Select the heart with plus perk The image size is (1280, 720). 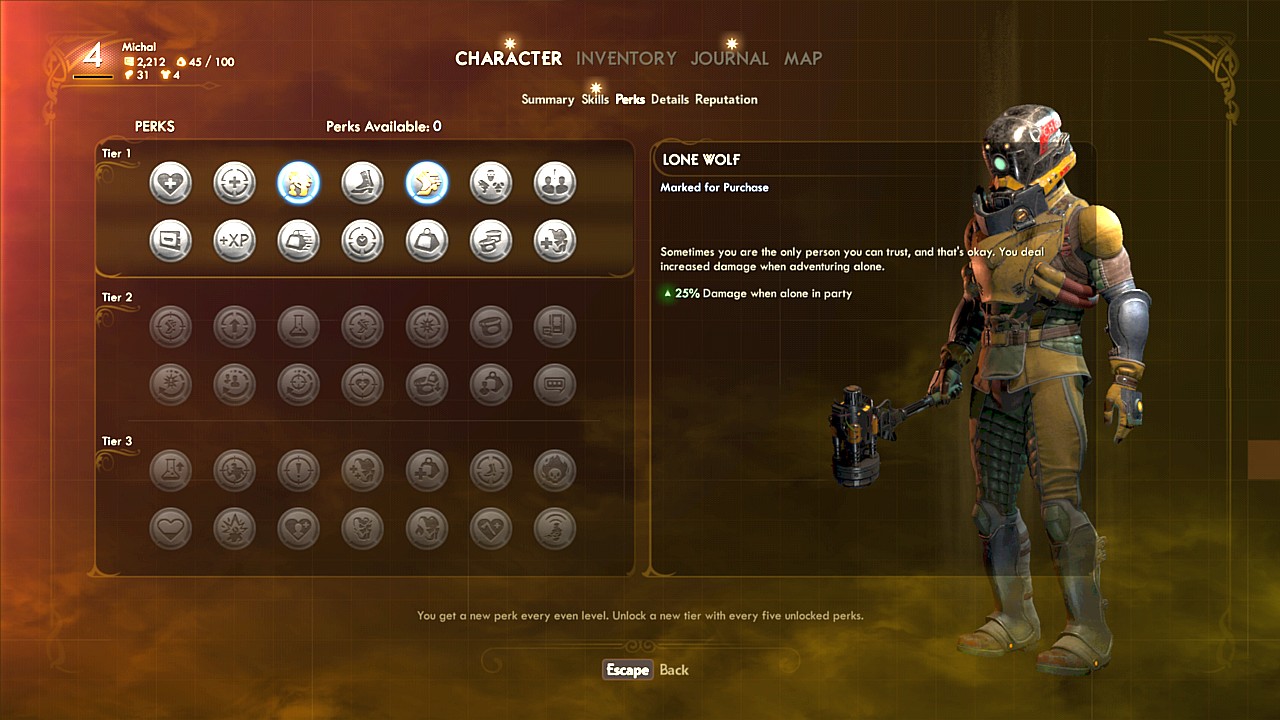[x=170, y=183]
